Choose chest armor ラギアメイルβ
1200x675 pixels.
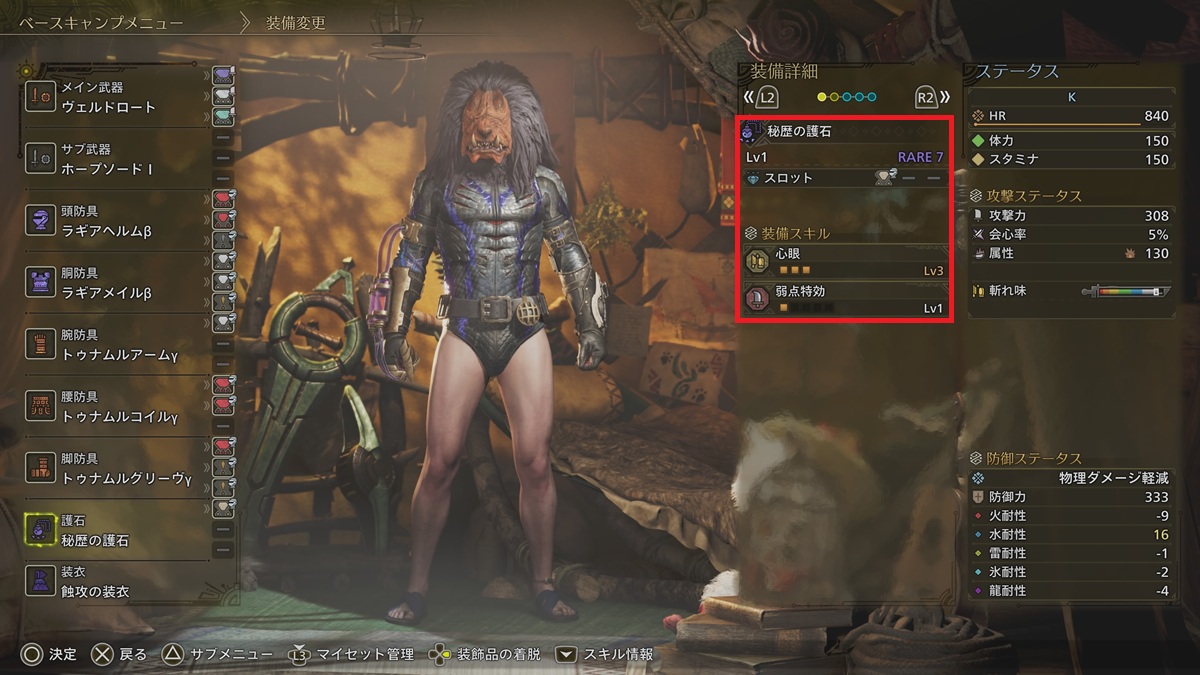click(x=120, y=283)
